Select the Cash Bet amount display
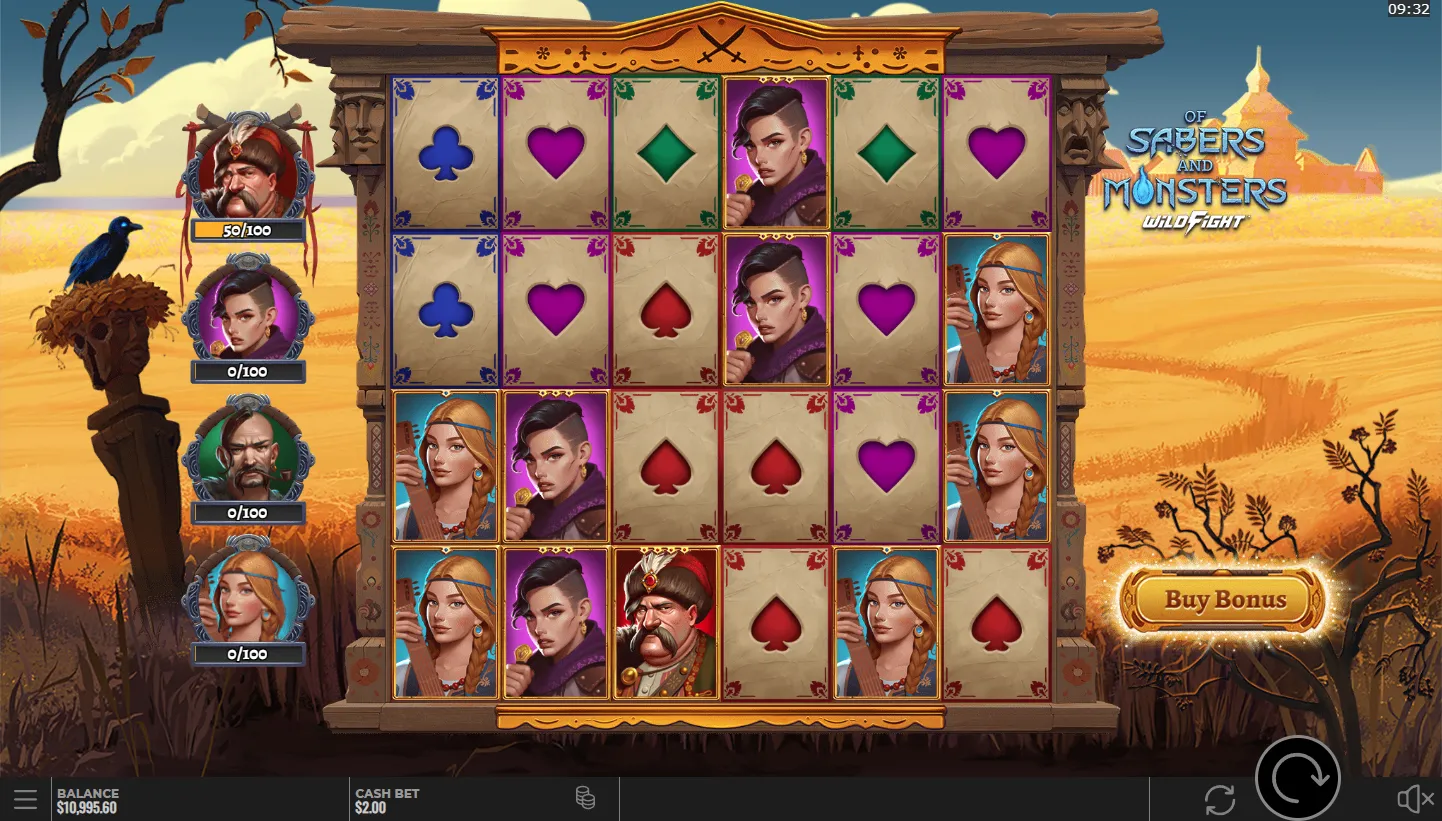The height and width of the screenshot is (821, 1442). [x=388, y=800]
